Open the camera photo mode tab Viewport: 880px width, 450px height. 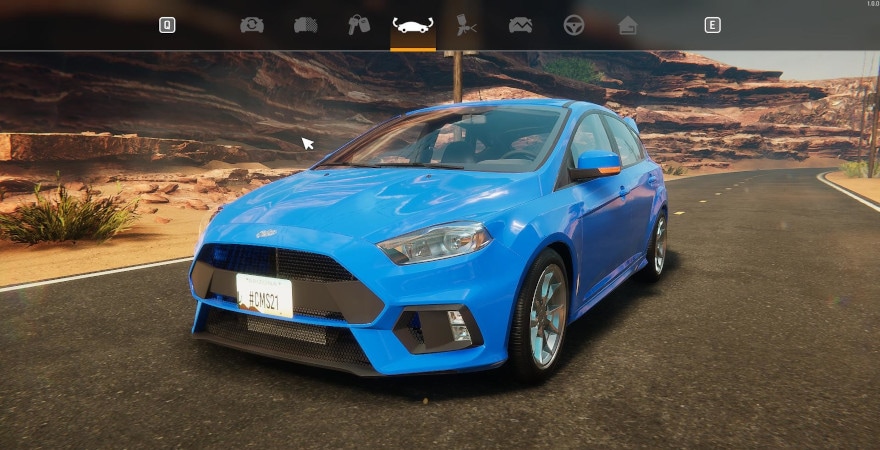252,25
